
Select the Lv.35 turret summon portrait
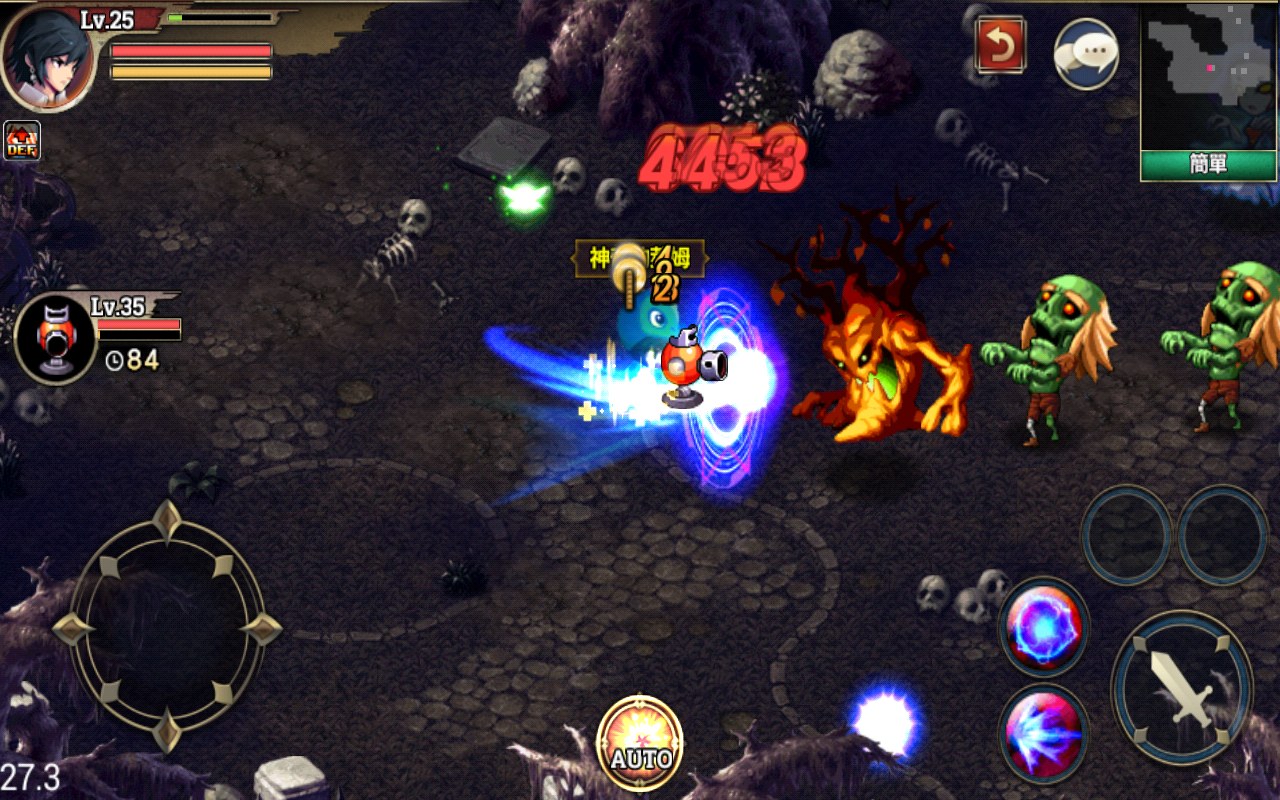tap(55, 337)
